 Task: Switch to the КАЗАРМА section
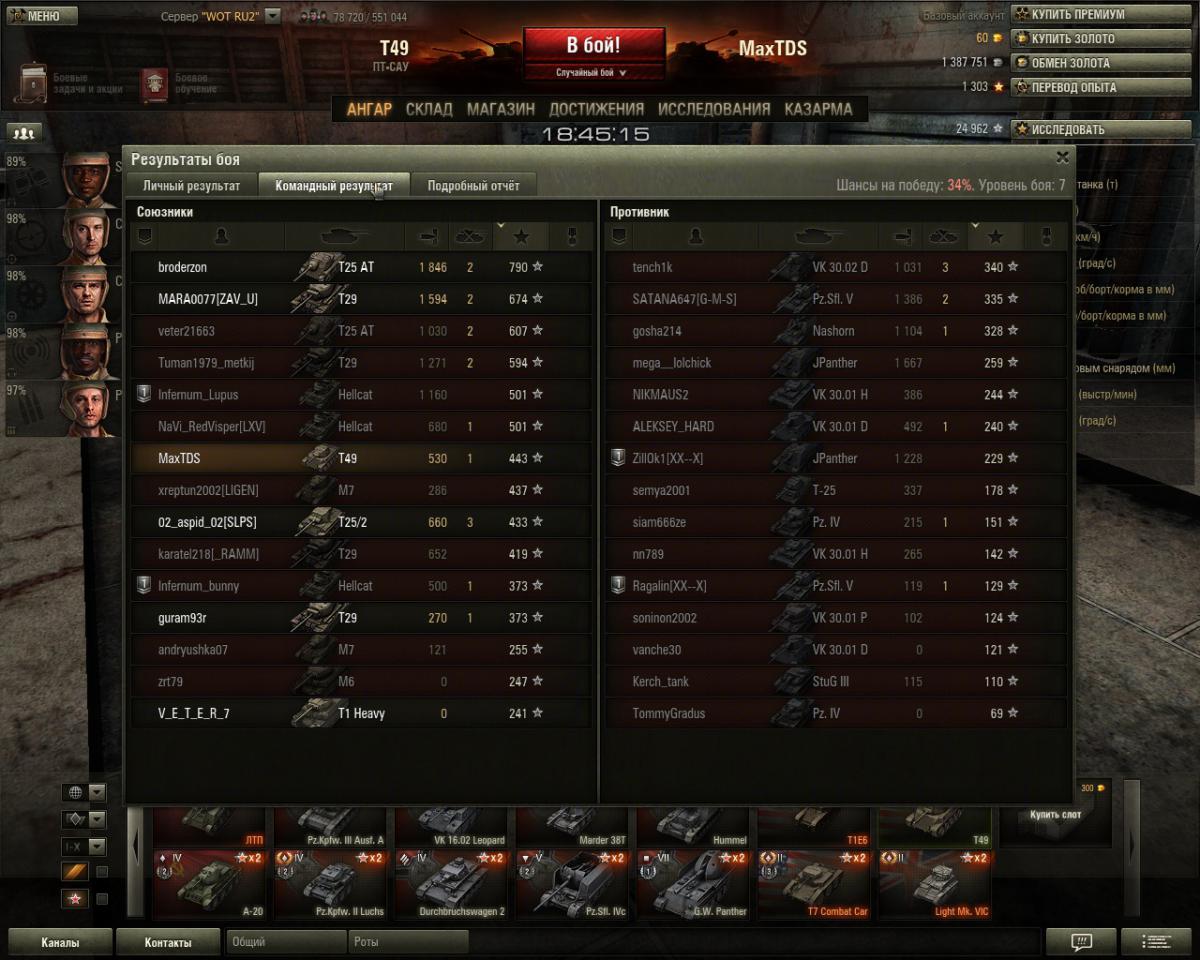pos(818,109)
